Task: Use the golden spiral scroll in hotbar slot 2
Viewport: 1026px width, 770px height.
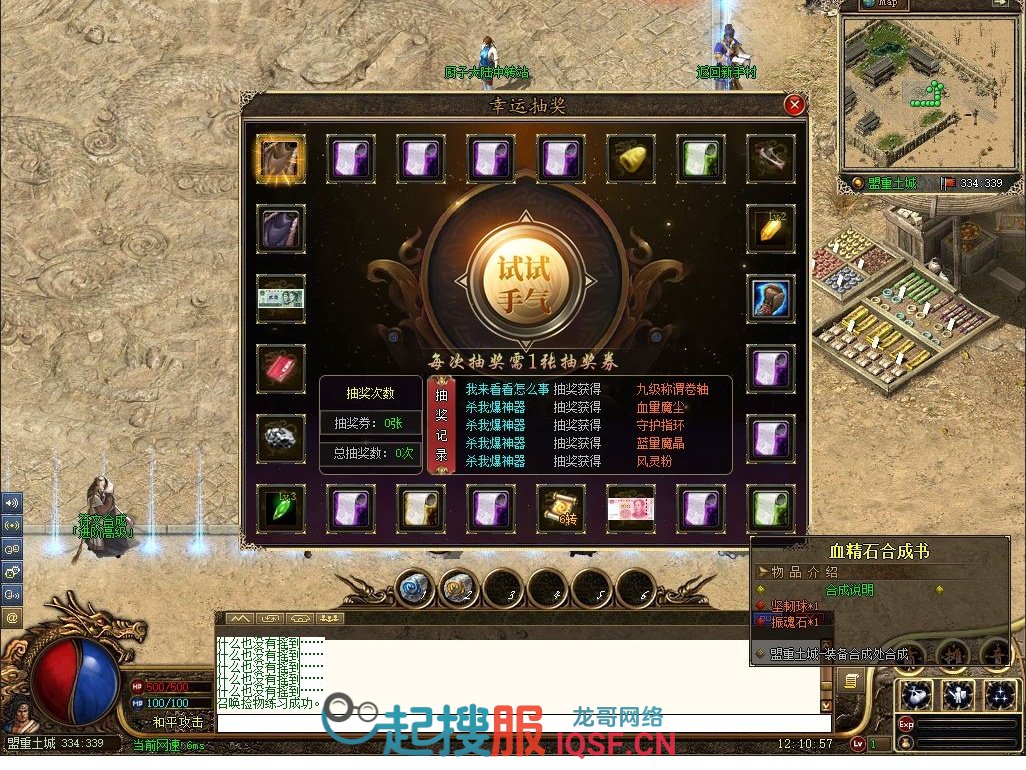Action: pos(461,588)
